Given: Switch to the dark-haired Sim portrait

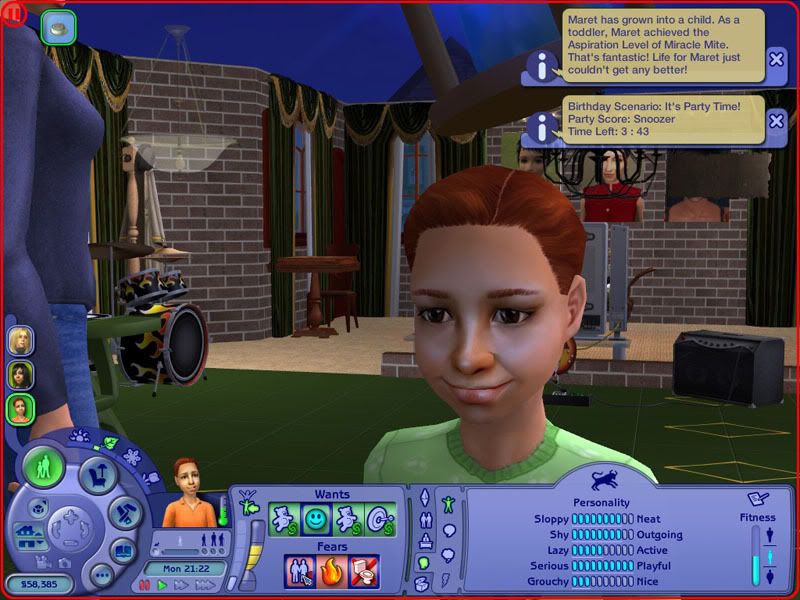Looking at the screenshot, I should point(21,375).
